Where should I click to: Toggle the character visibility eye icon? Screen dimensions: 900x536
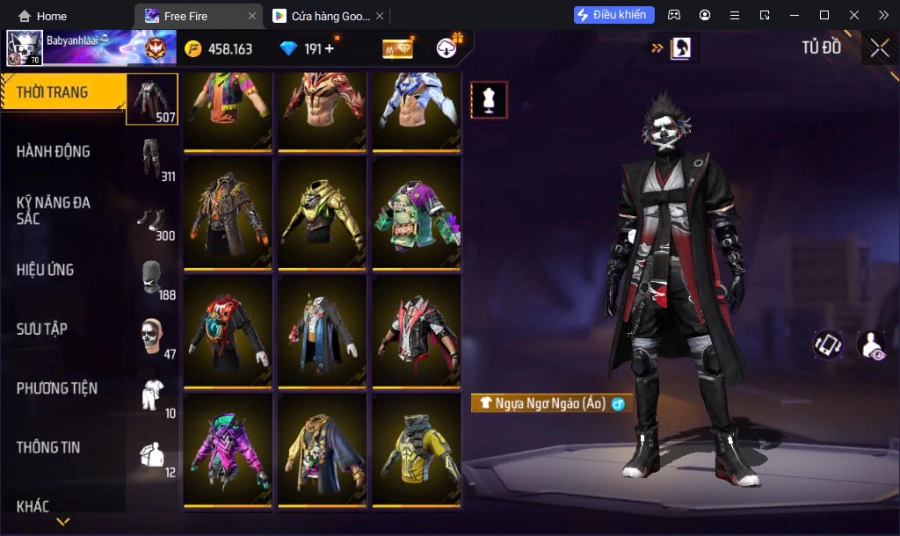click(871, 345)
